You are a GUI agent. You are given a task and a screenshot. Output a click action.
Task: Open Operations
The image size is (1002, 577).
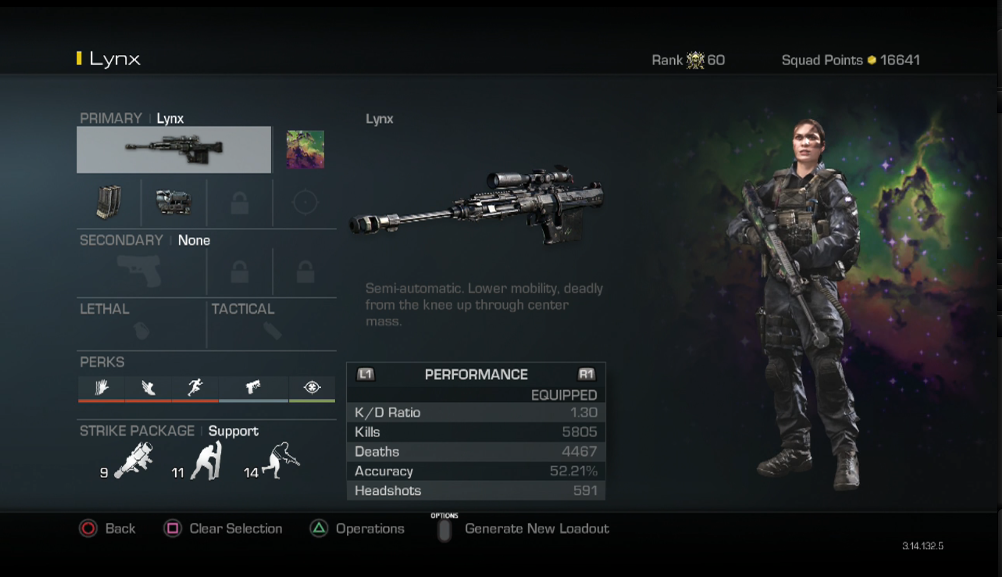coord(357,528)
